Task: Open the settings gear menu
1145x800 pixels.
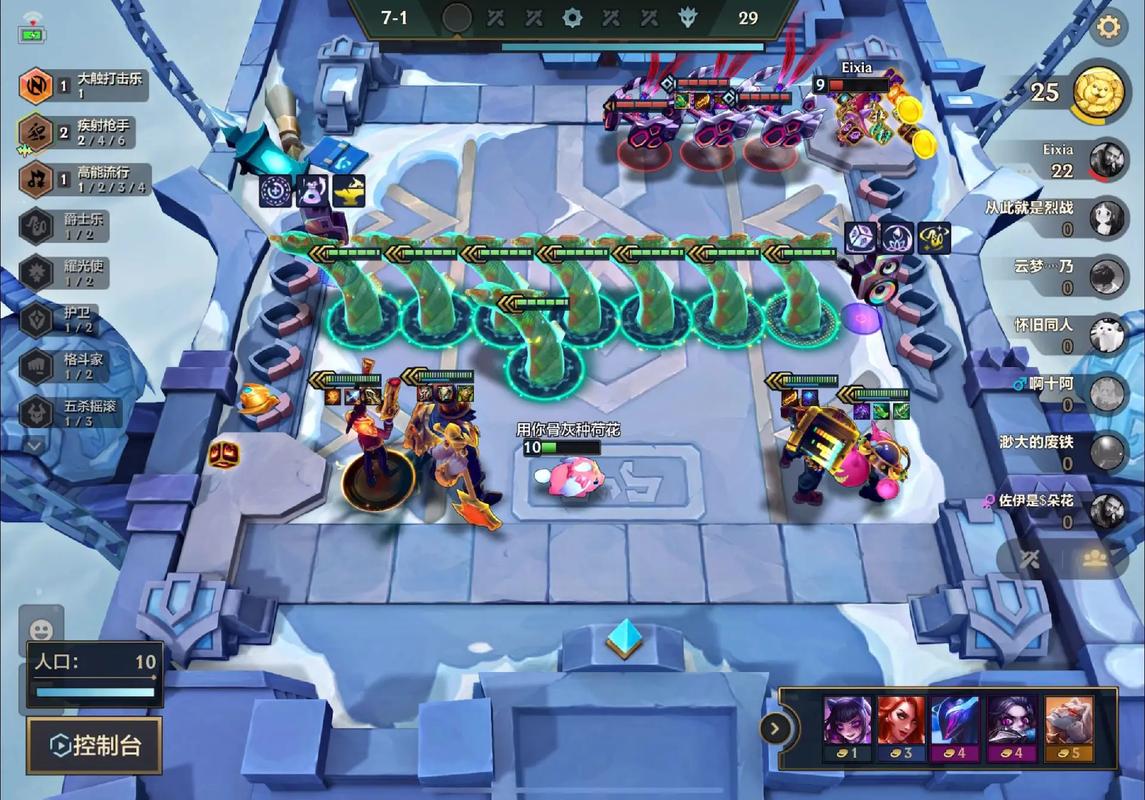Action: pos(1108,27)
